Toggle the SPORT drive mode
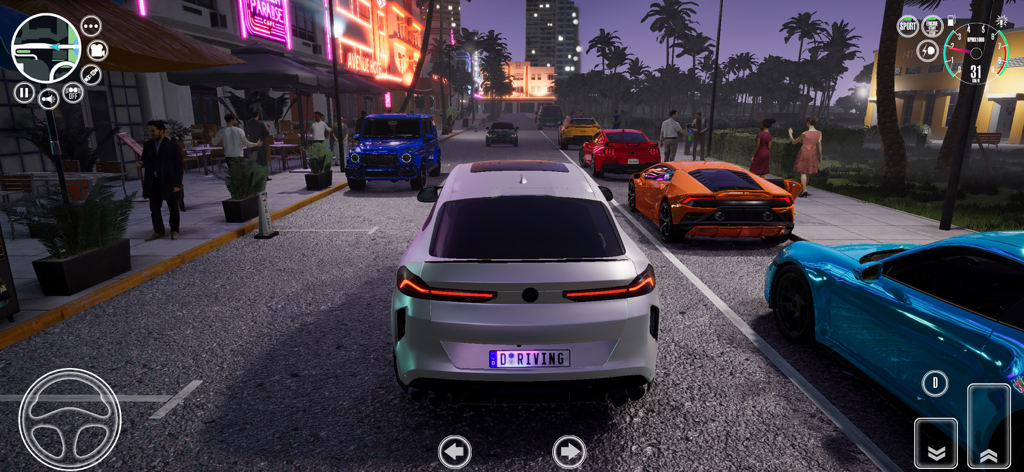1024x472 pixels. click(908, 26)
